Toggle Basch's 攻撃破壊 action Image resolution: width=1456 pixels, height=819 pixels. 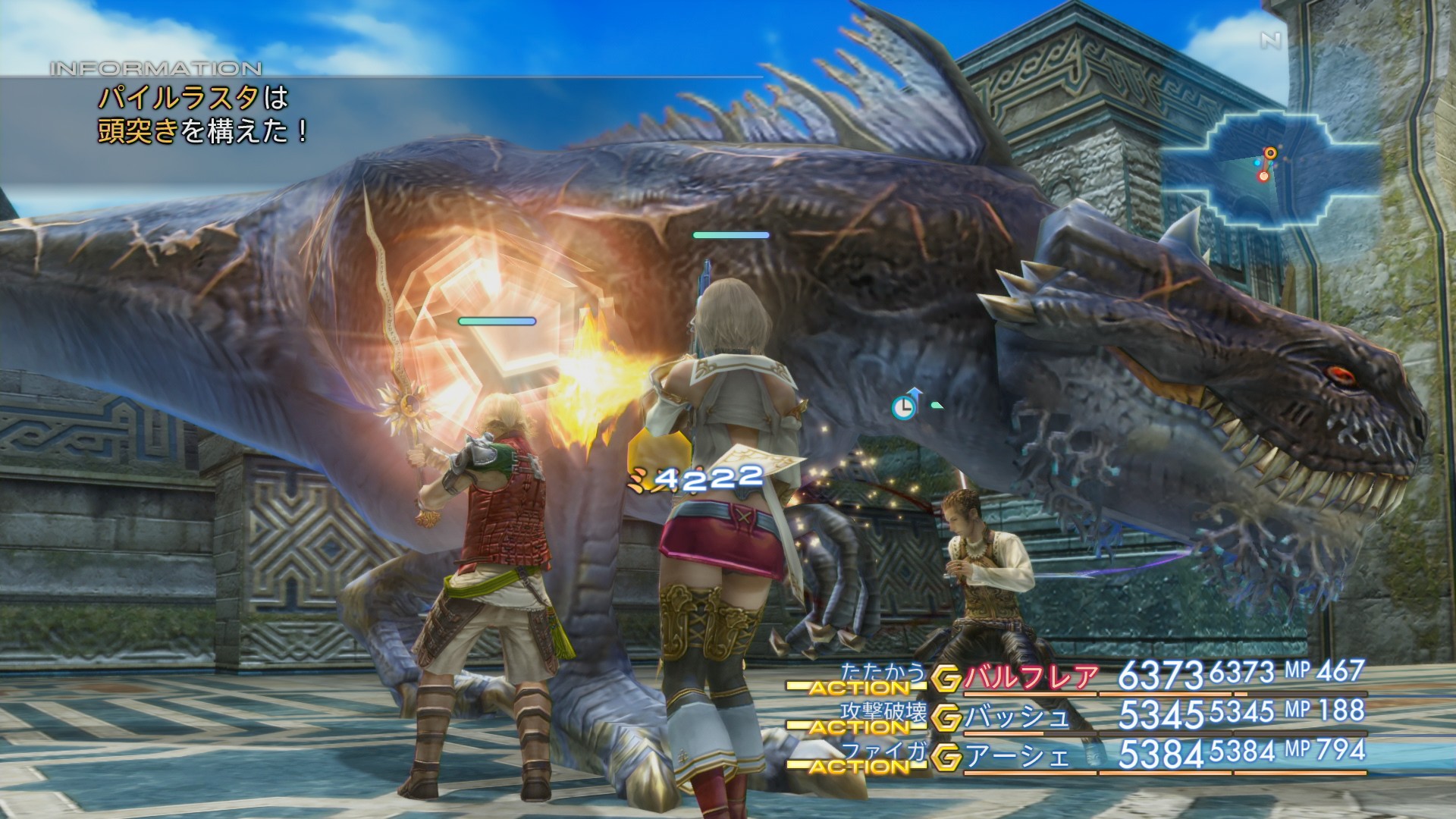[885, 712]
